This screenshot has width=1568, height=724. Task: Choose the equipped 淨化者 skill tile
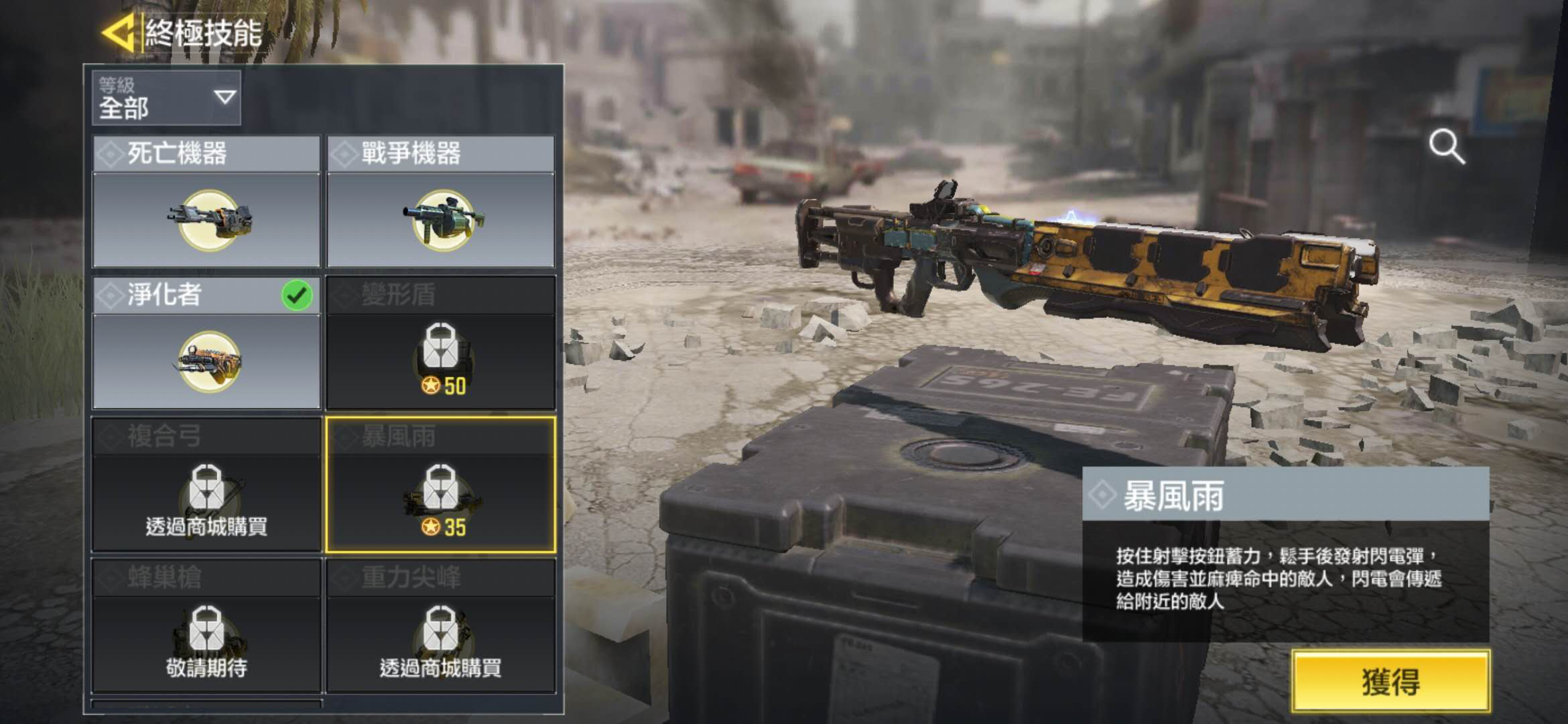coord(206,343)
